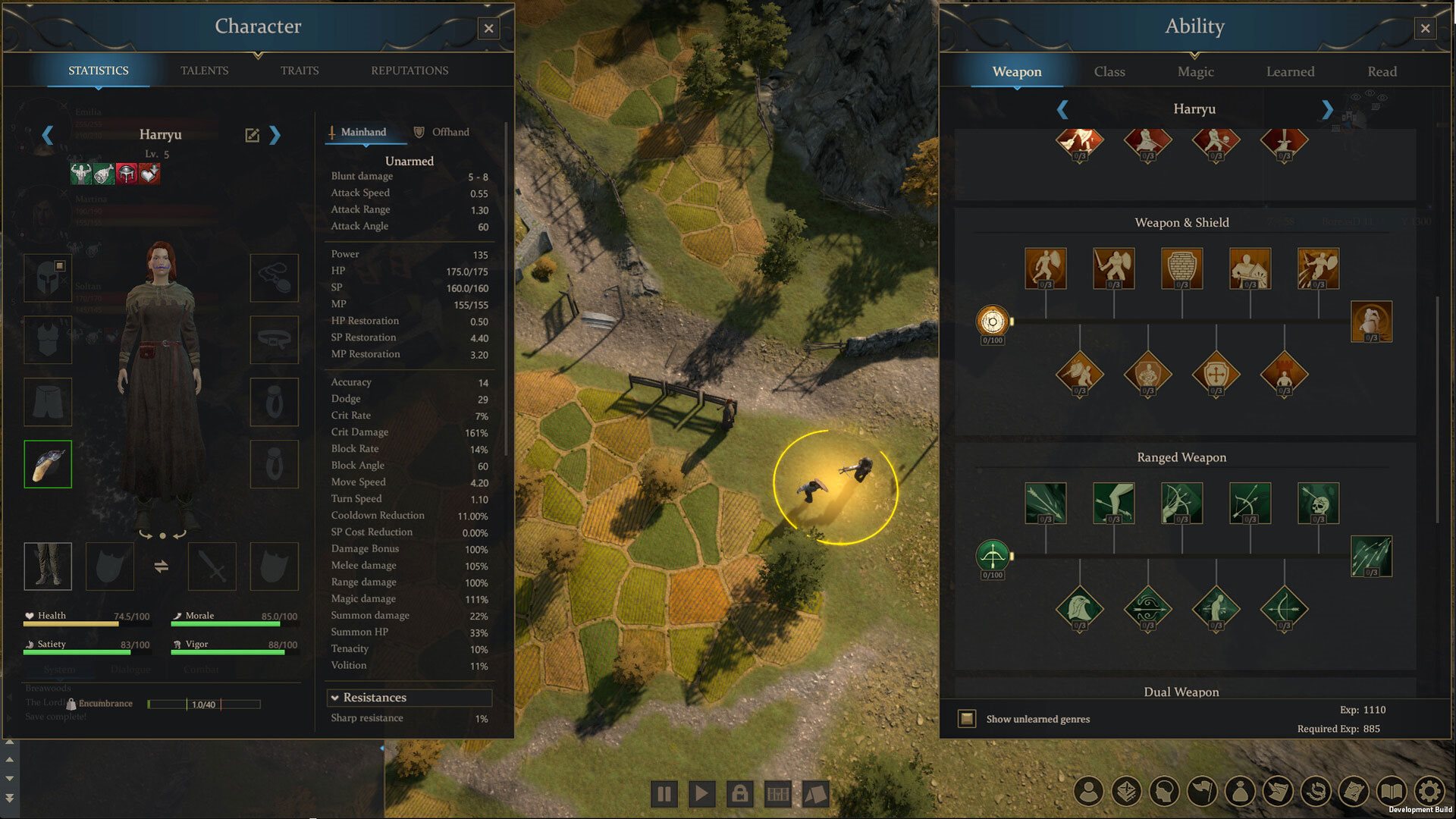Open the Traits tab
The width and height of the screenshot is (1456, 819).
pyautogui.click(x=300, y=71)
